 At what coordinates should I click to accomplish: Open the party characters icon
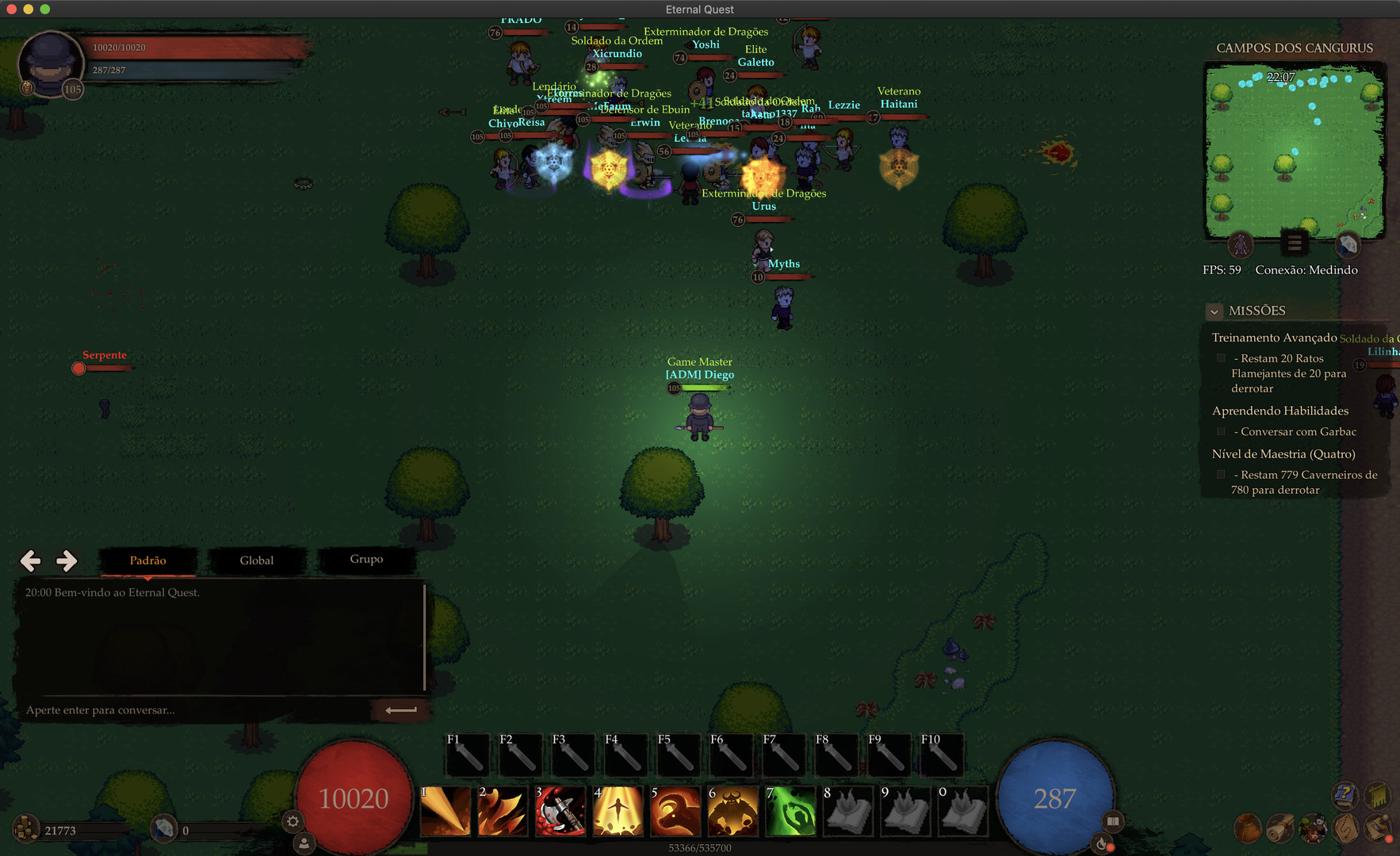tap(1313, 830)
